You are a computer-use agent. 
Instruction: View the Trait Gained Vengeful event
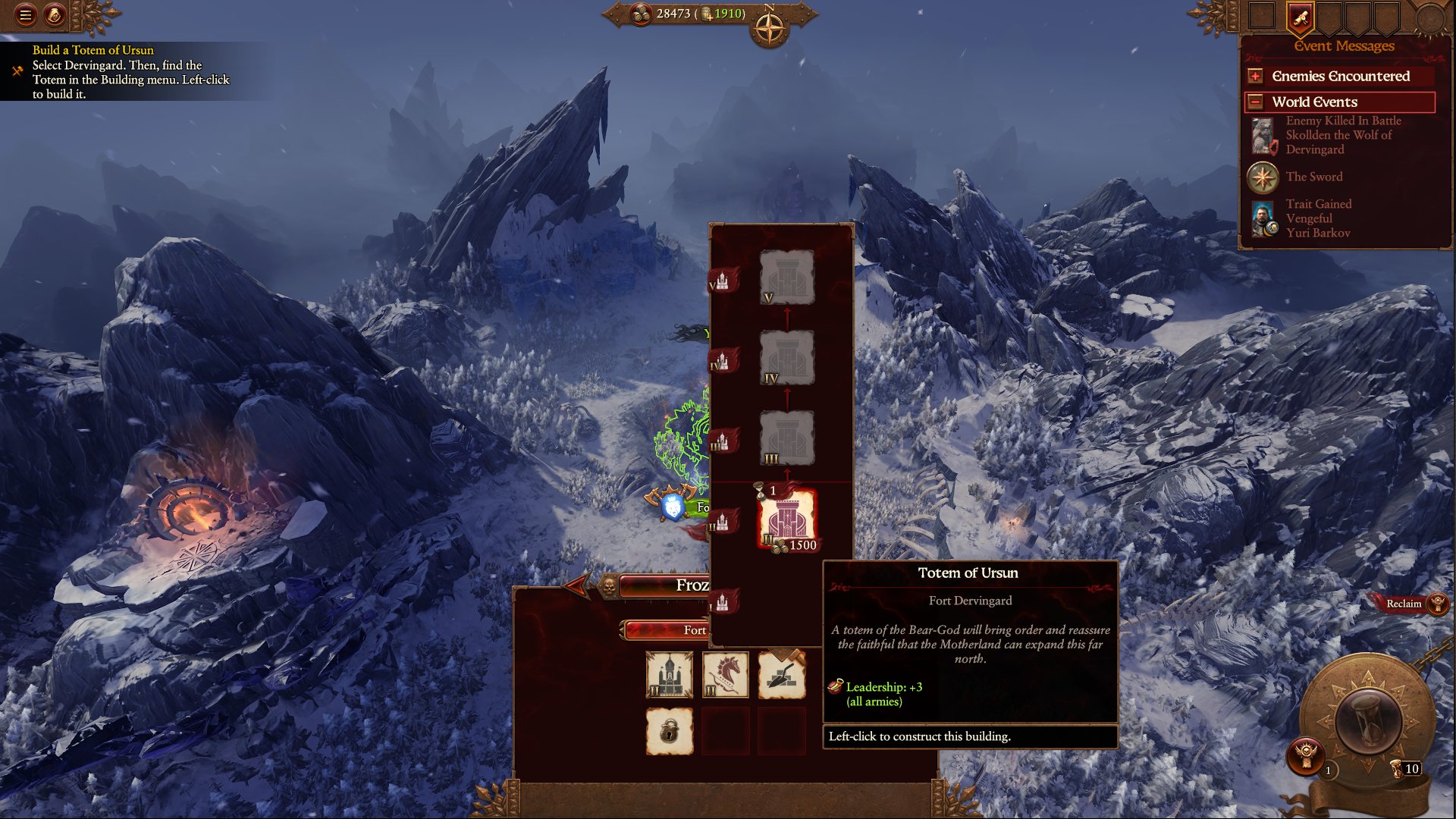pyautogui.click(x=1318, y=218)
